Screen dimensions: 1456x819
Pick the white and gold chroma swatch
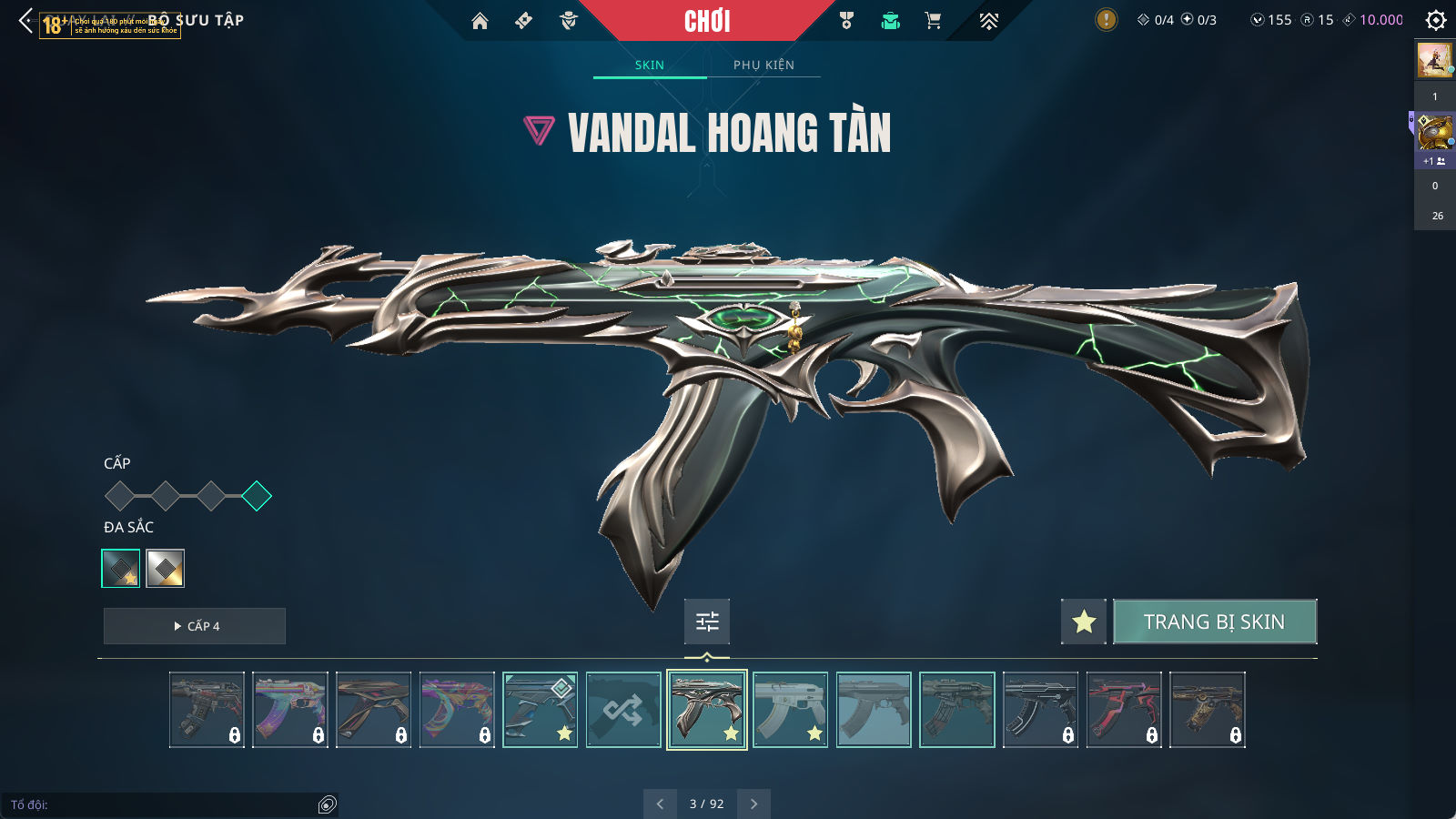[x=166, y=569]
